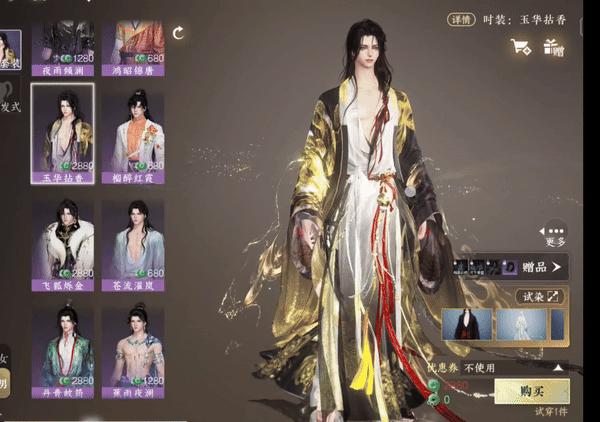Screen dimensions: 600x422
Task: Pick the black and red dye variant thumbnail
Action: (x=467, y=324)
